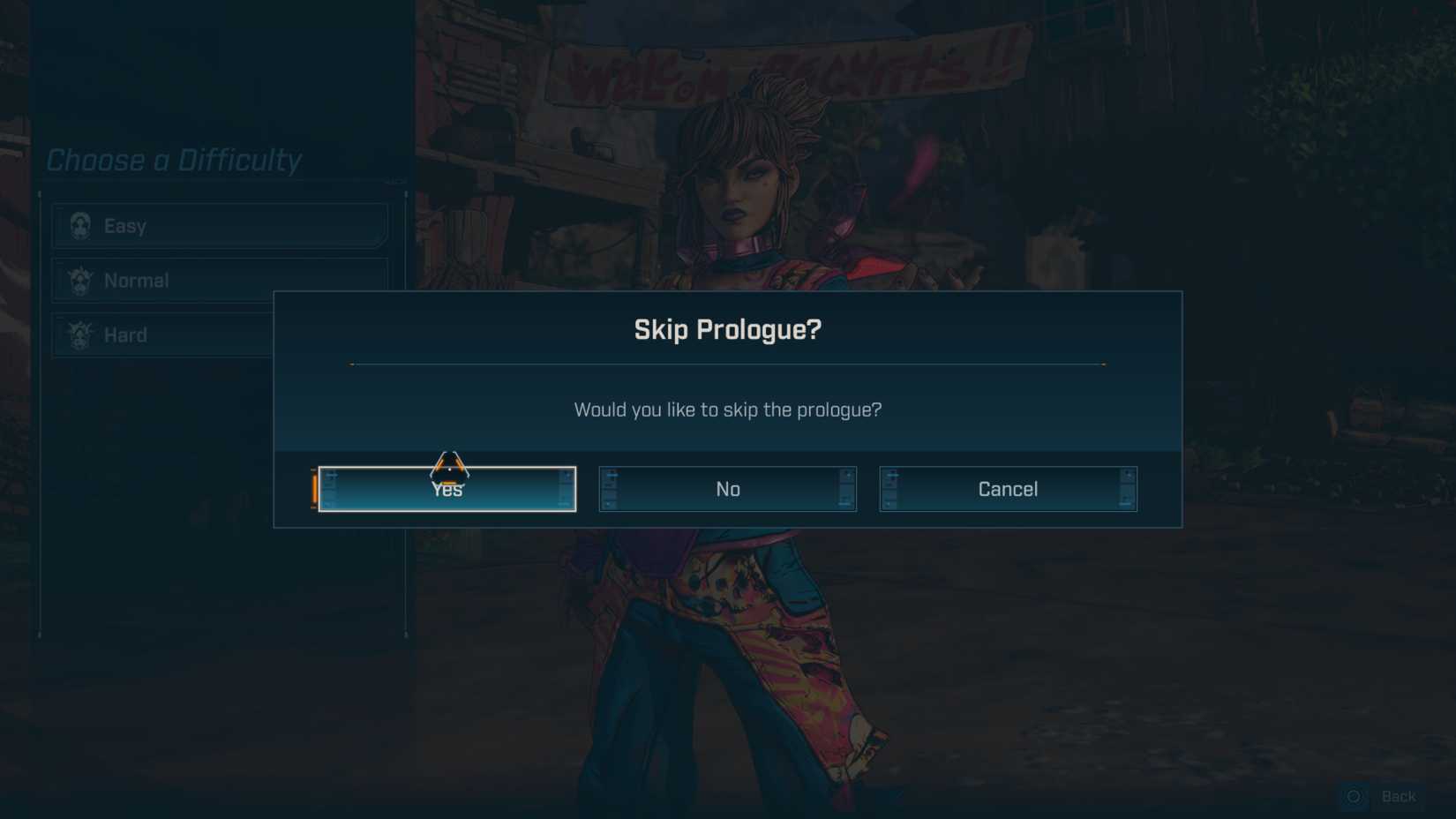Click the orange divider line under Skip Prologue
Viewport: 1456px width, 819px height.
(726, 364)
